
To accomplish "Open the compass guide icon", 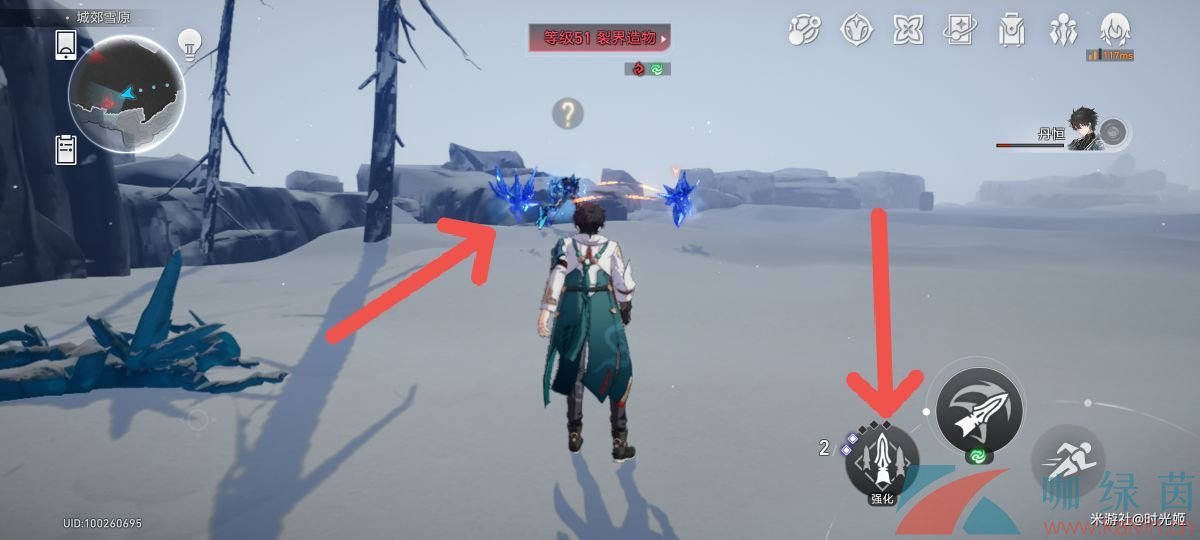I will (857, 31).
